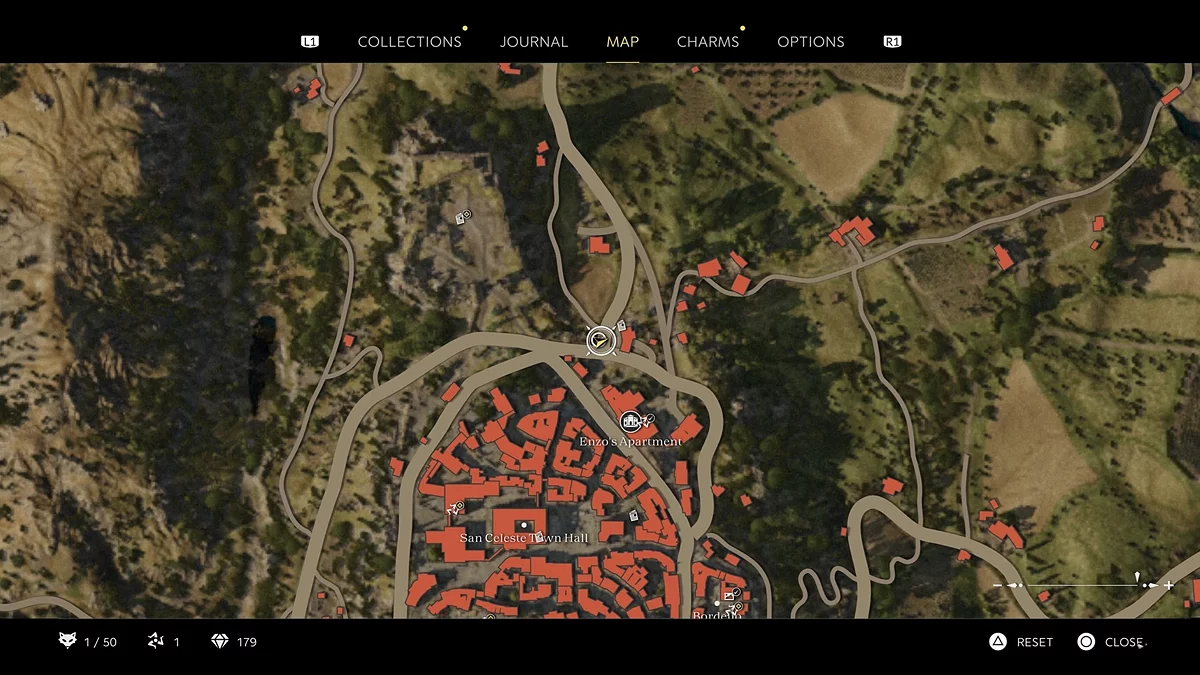
Task: Select the Map tab
Action: (x=622, y=42)
